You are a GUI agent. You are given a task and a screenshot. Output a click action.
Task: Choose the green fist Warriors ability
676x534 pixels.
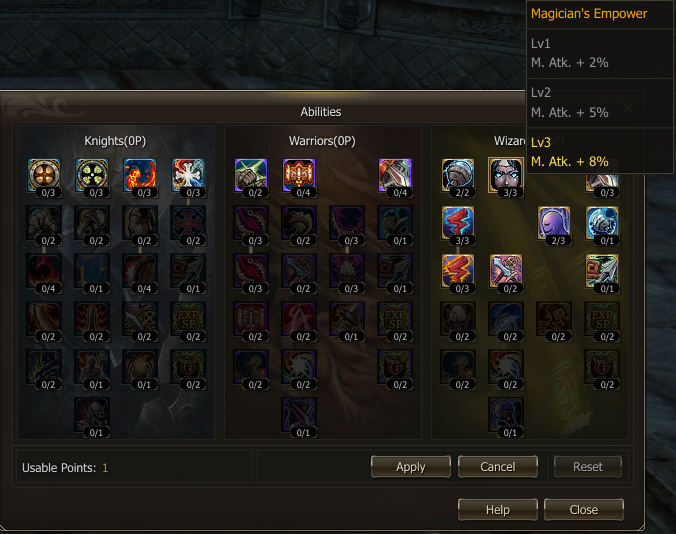click(x=250, y=174)
